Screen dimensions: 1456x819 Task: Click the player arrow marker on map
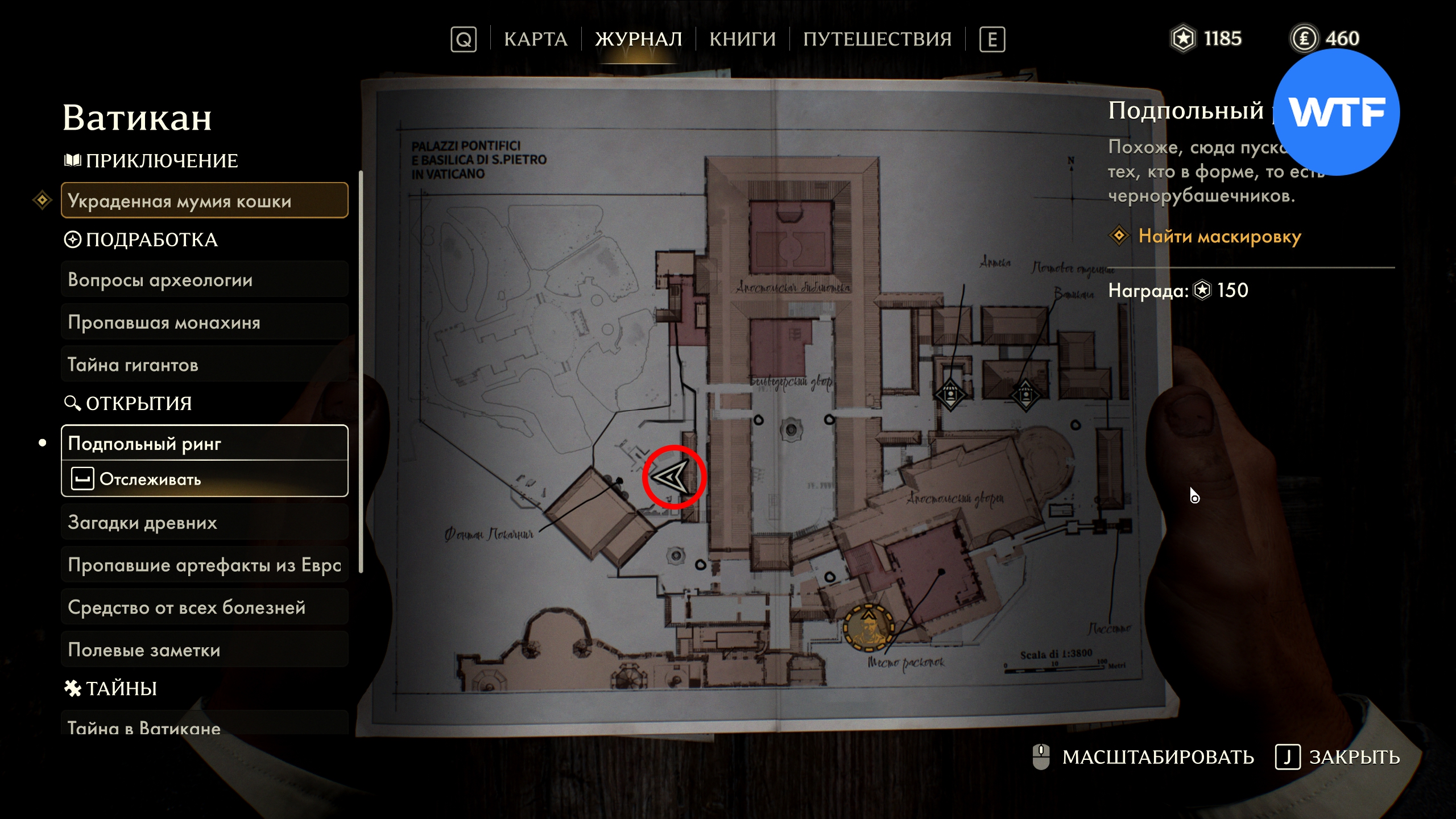click(x=673, y=477)
